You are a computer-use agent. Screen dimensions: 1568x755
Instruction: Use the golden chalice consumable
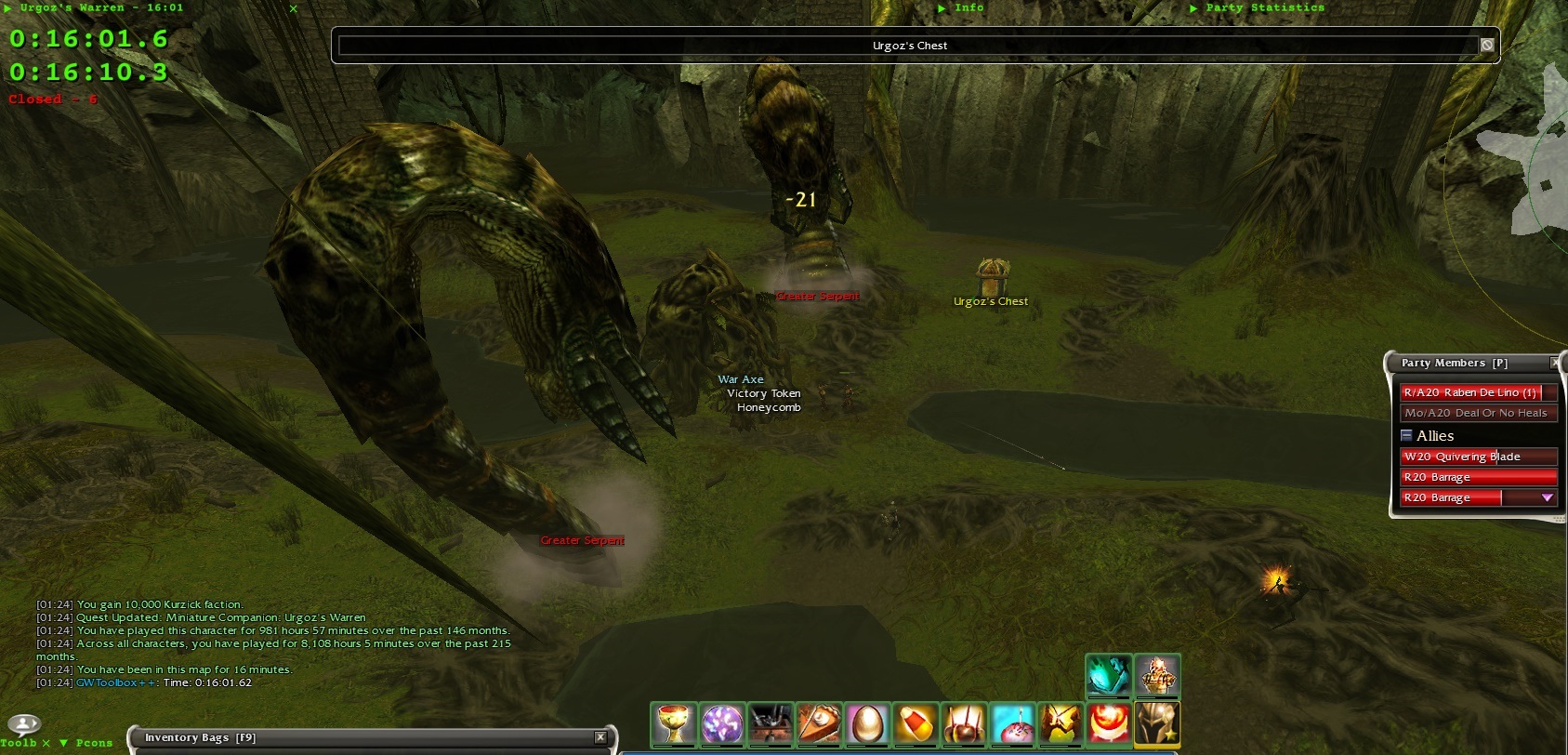click(x=673, y=724)
